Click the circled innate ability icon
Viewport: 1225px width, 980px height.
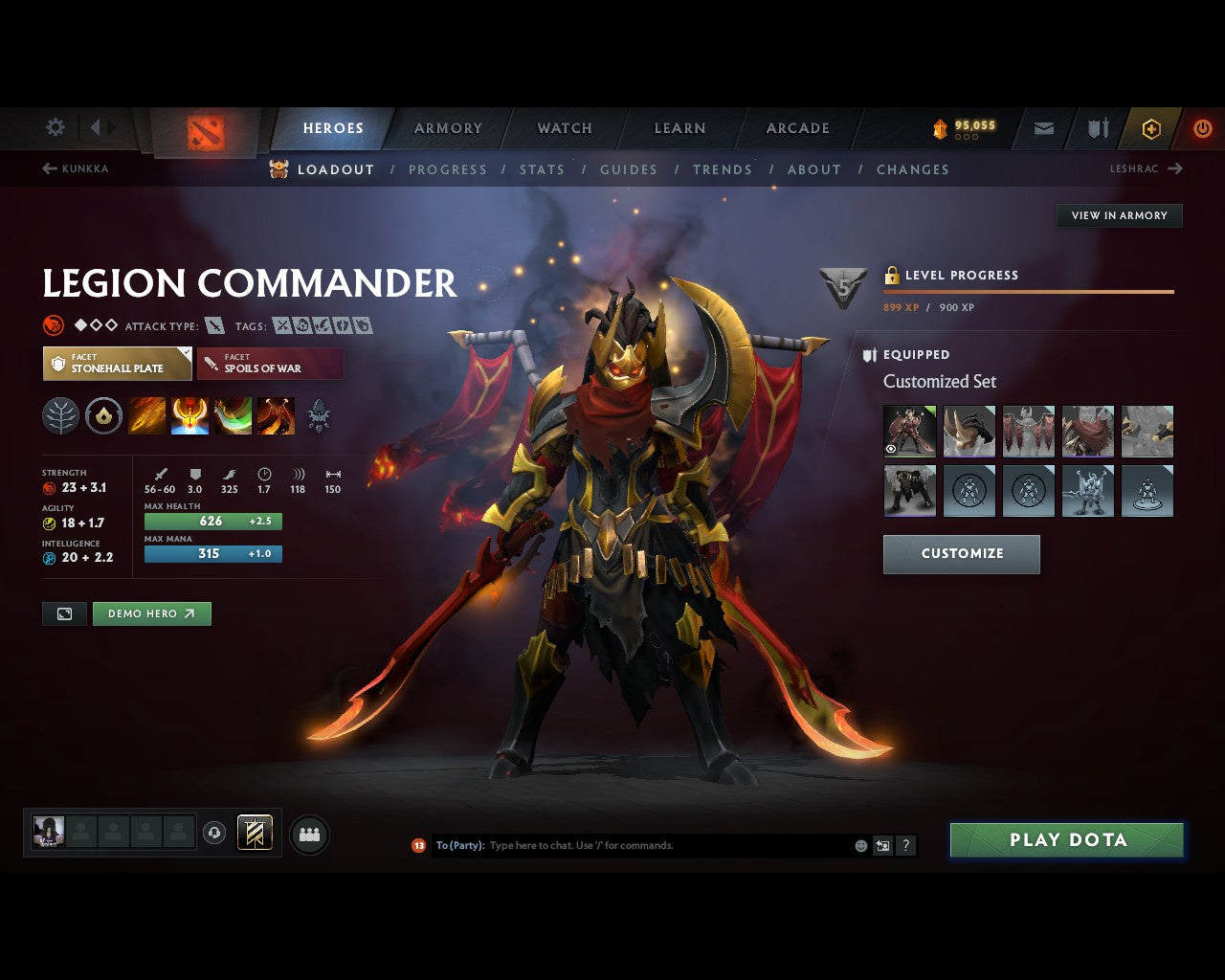(103, 415)
